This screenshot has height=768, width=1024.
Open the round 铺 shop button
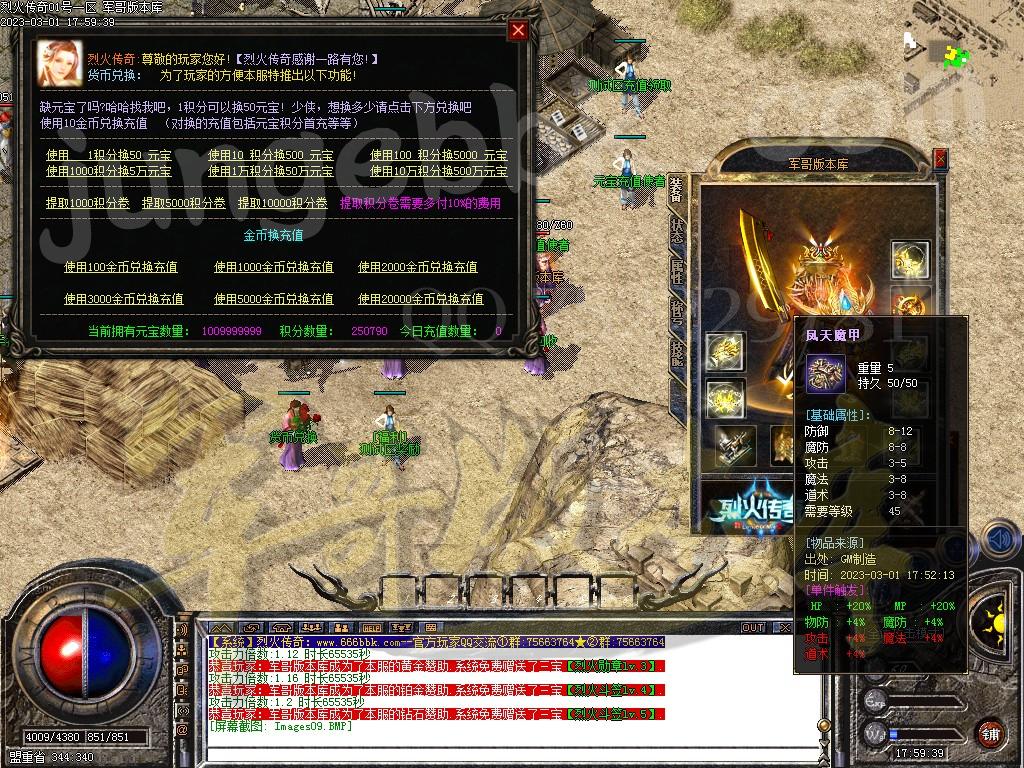pos(989,732)
